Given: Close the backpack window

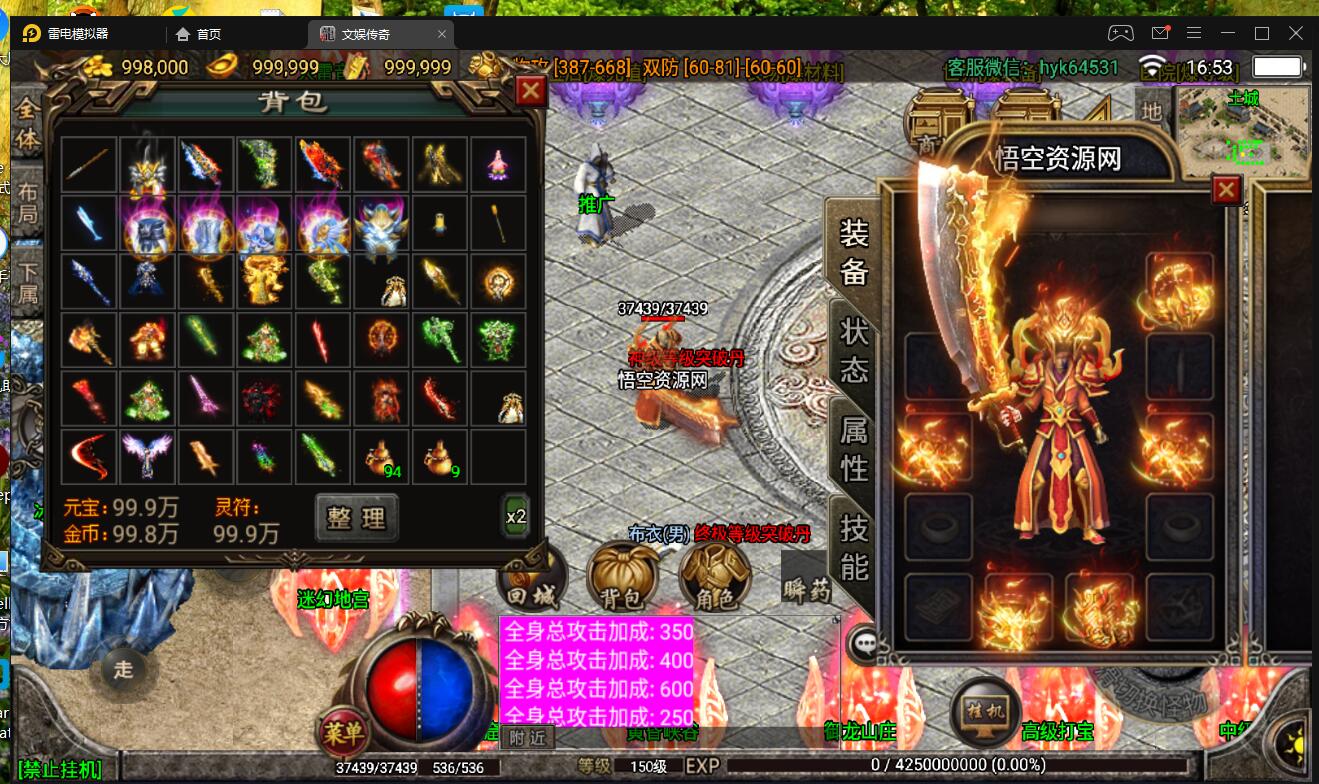Looking at the screenshot, I should click(530, 92).
